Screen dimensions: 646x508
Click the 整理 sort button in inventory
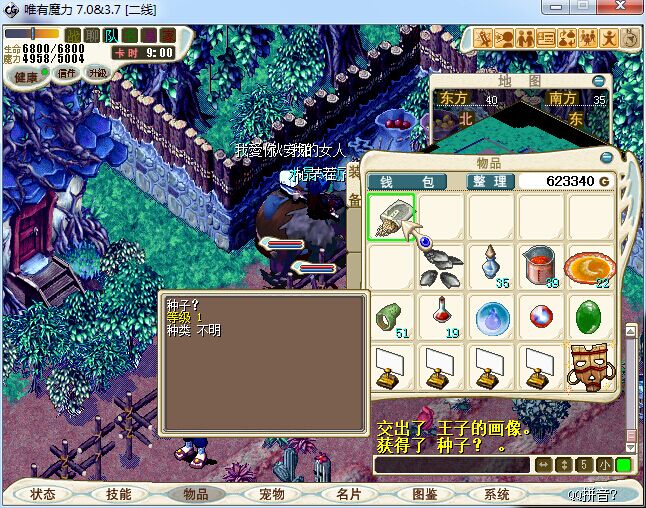[491, 182]
